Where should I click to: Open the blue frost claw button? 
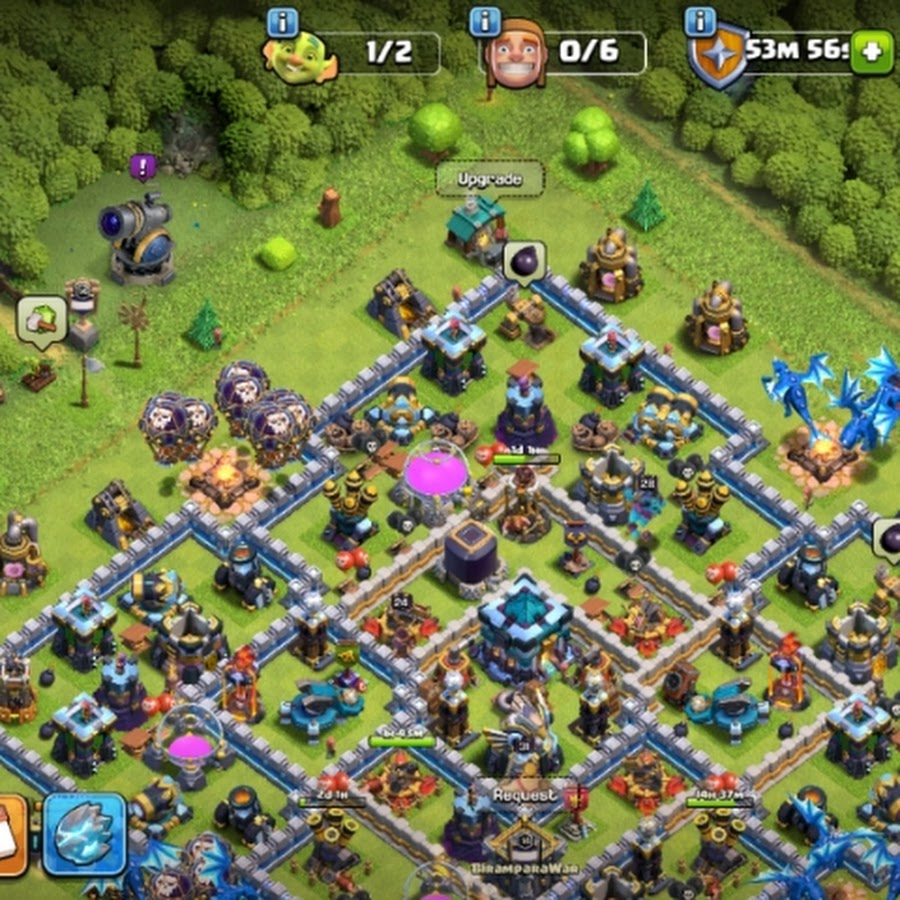click(84, 833)
